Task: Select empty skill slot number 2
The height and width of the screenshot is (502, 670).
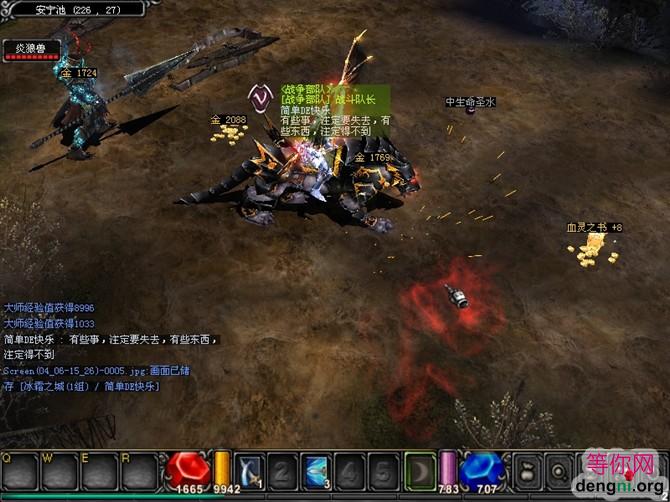Action: coord(283,469)
